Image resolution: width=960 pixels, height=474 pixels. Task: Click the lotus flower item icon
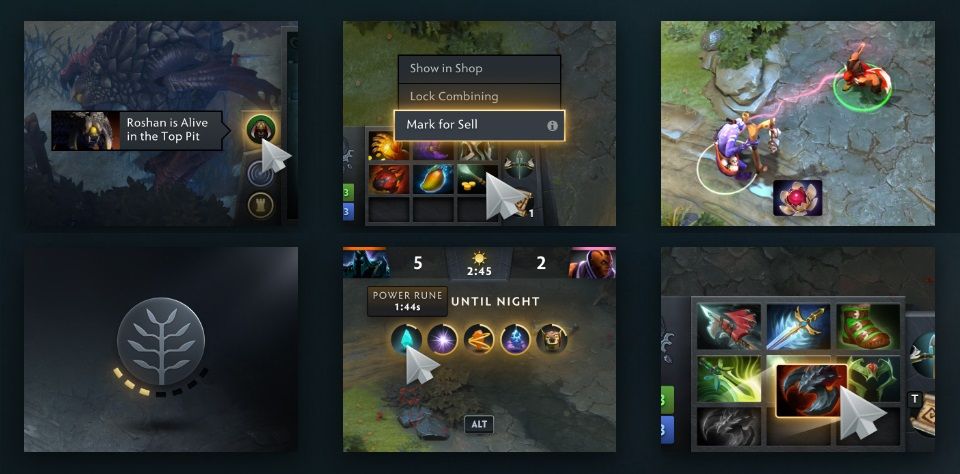pos(798,197)
